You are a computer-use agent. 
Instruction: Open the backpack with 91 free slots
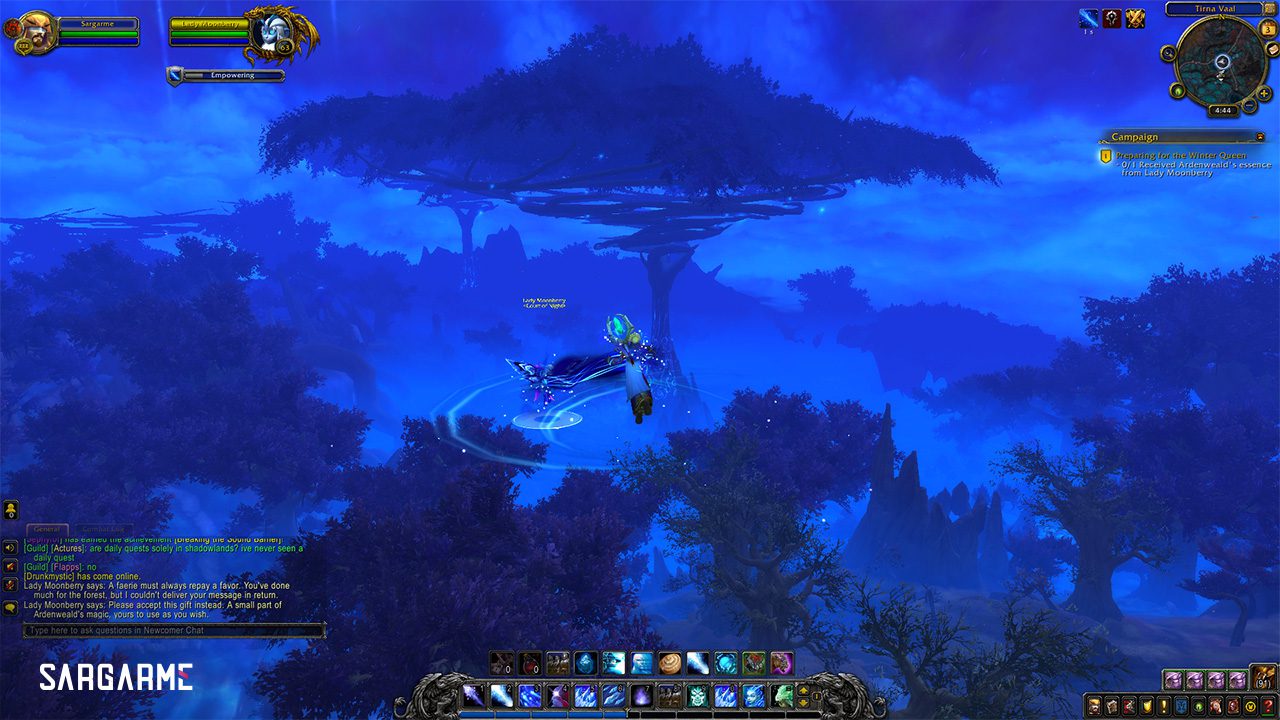click(x=1263, y=679)
